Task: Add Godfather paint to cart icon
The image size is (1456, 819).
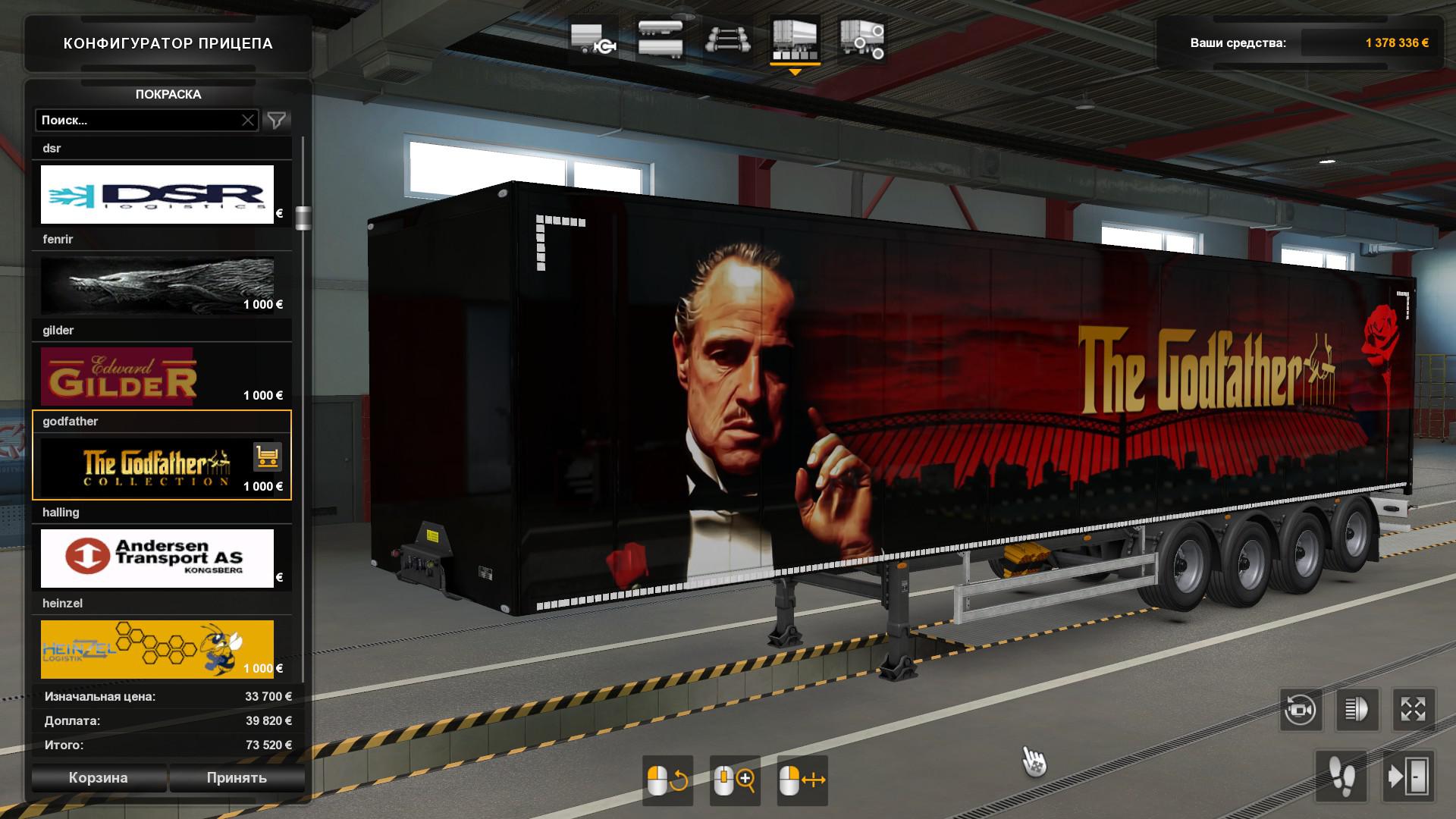Action: (x=267, y=457)
